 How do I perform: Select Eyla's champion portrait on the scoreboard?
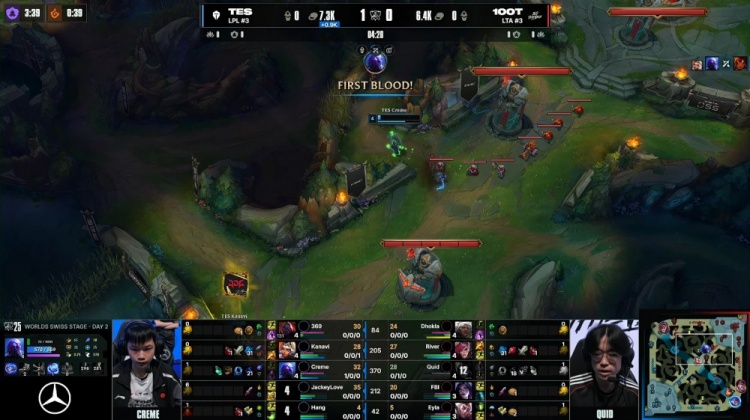463,408
